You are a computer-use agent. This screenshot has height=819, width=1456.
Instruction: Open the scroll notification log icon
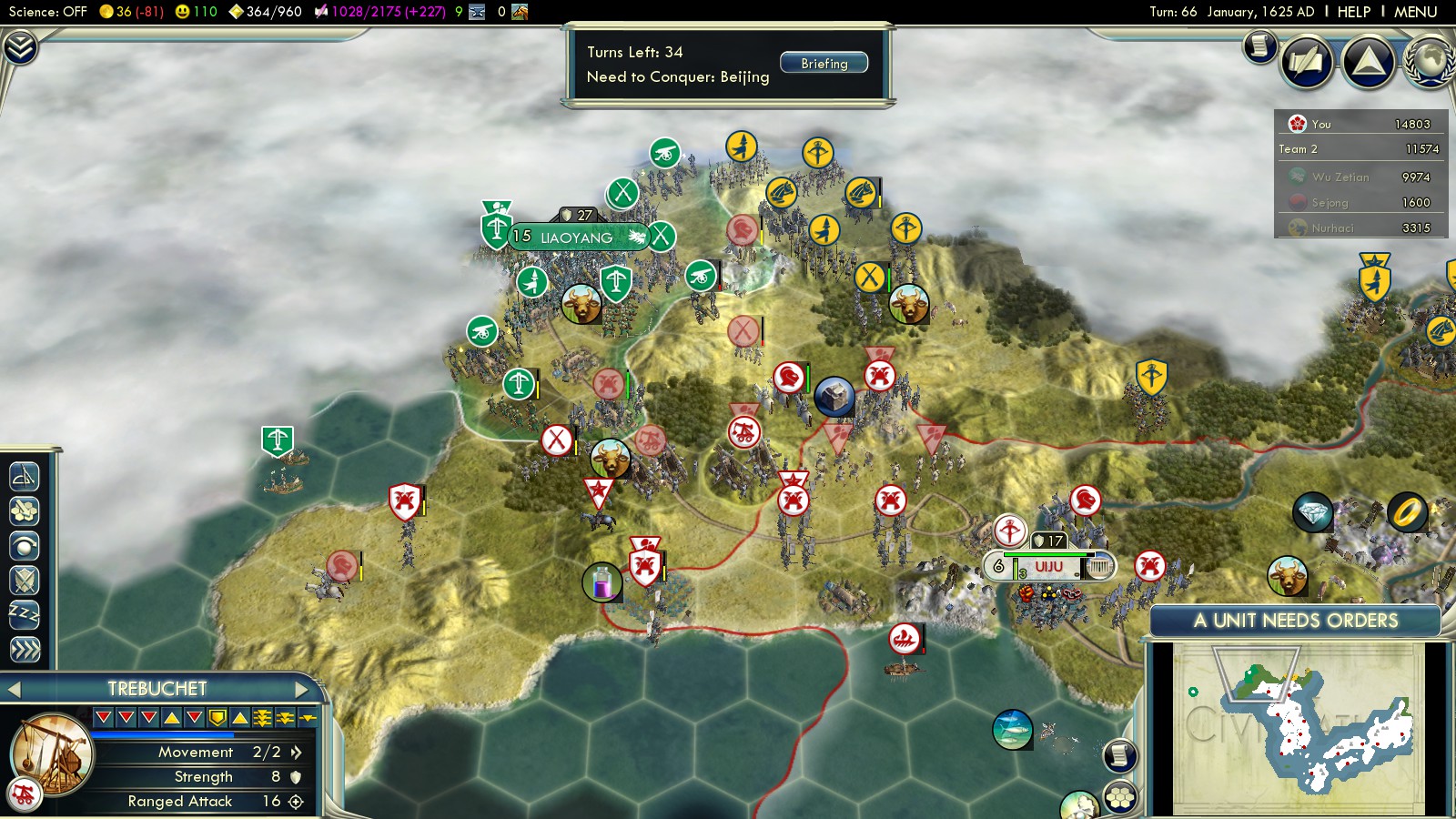[x=1259, y=45]
